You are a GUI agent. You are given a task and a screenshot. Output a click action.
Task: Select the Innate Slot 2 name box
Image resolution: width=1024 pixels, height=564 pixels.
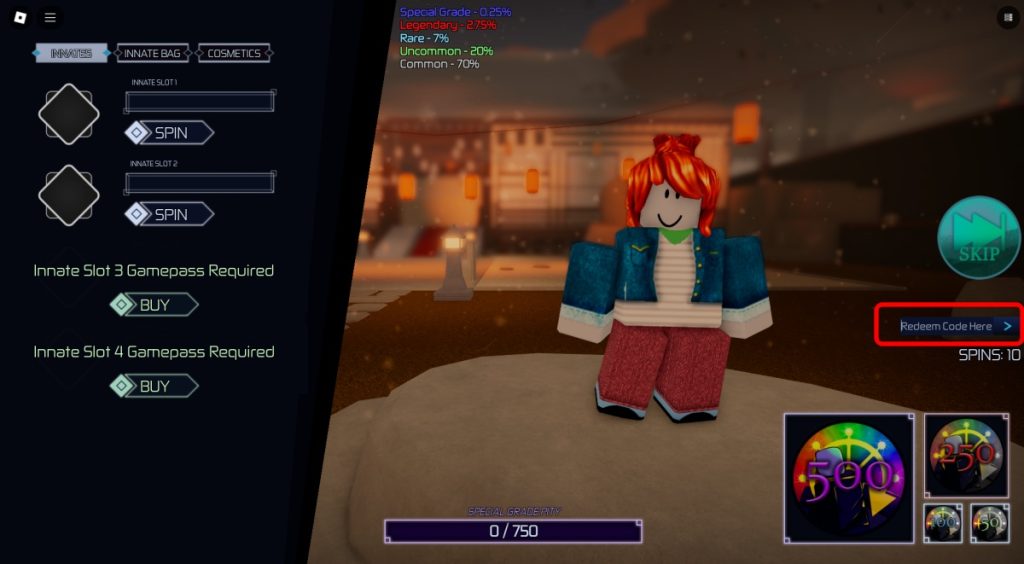tap(199, 182)
